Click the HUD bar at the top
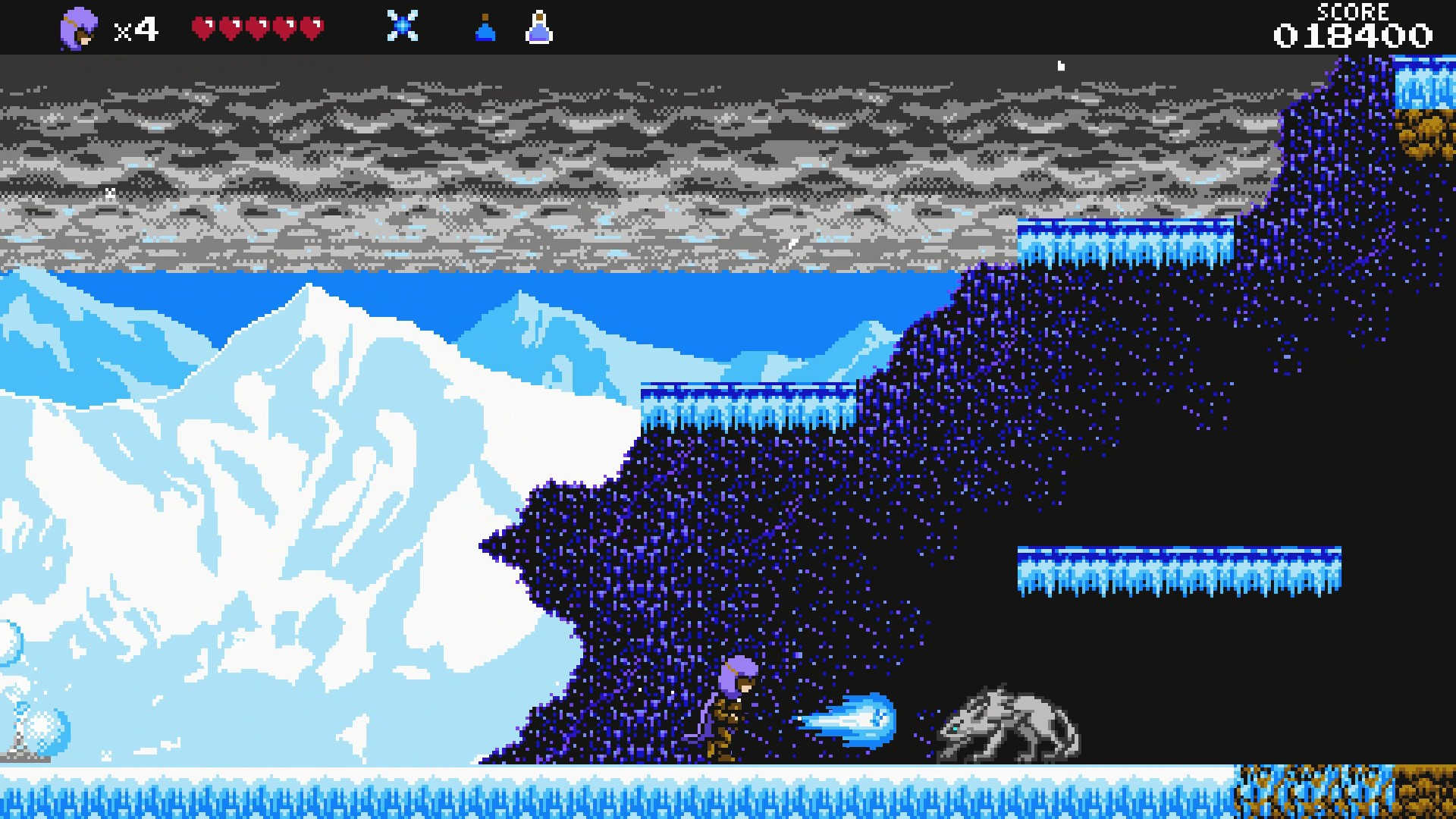 tap(728, 27)
